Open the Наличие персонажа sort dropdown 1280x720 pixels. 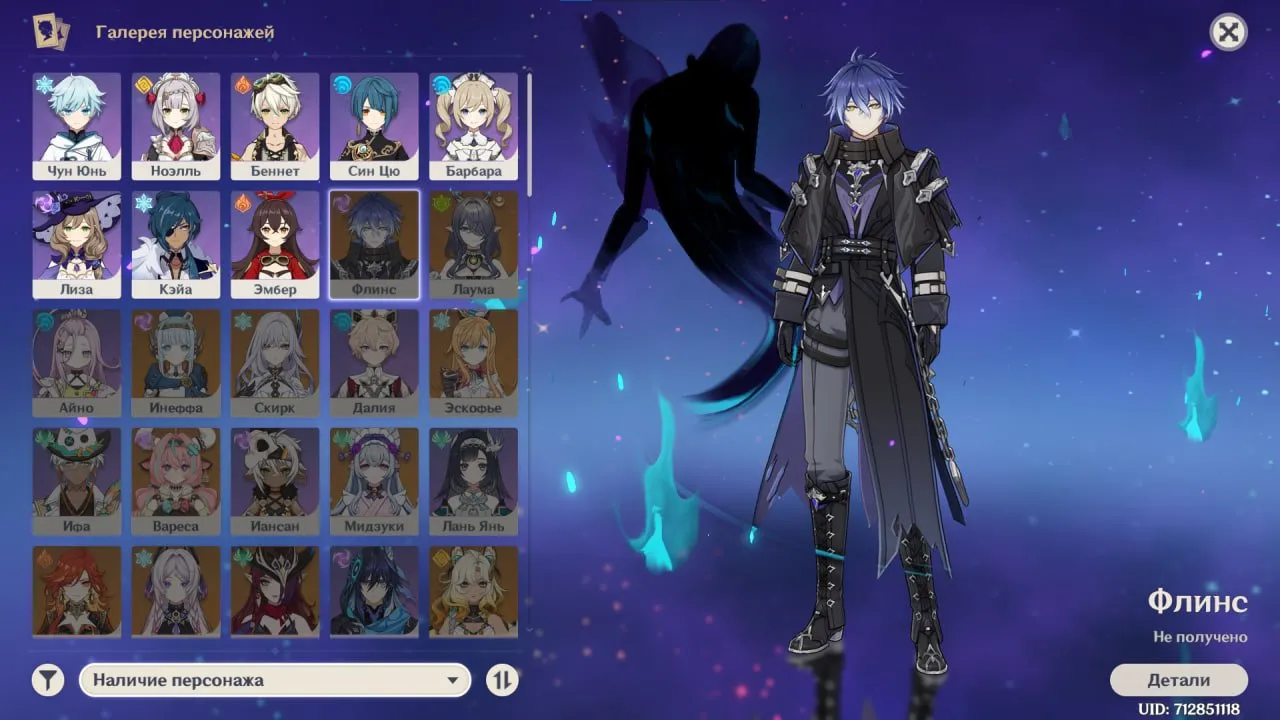point(274,680)
